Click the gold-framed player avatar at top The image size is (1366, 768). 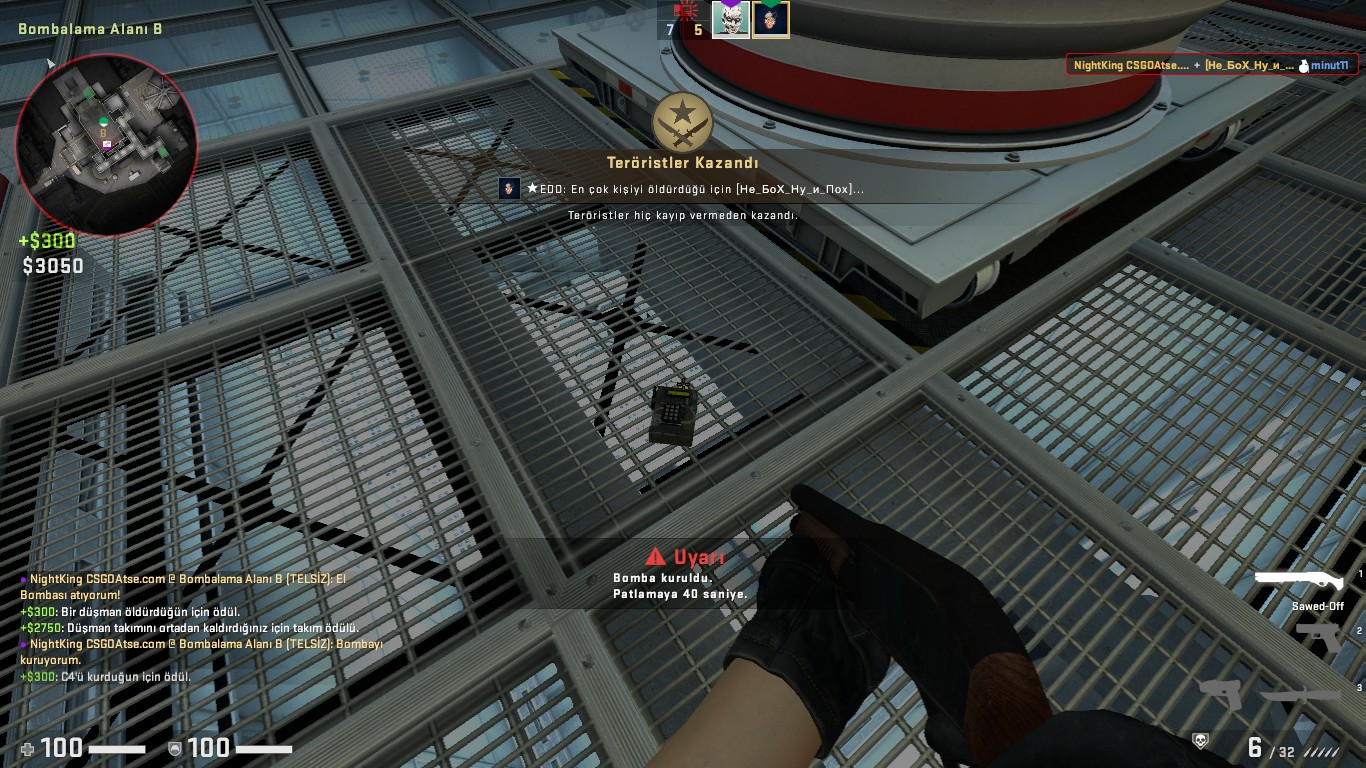771,20
